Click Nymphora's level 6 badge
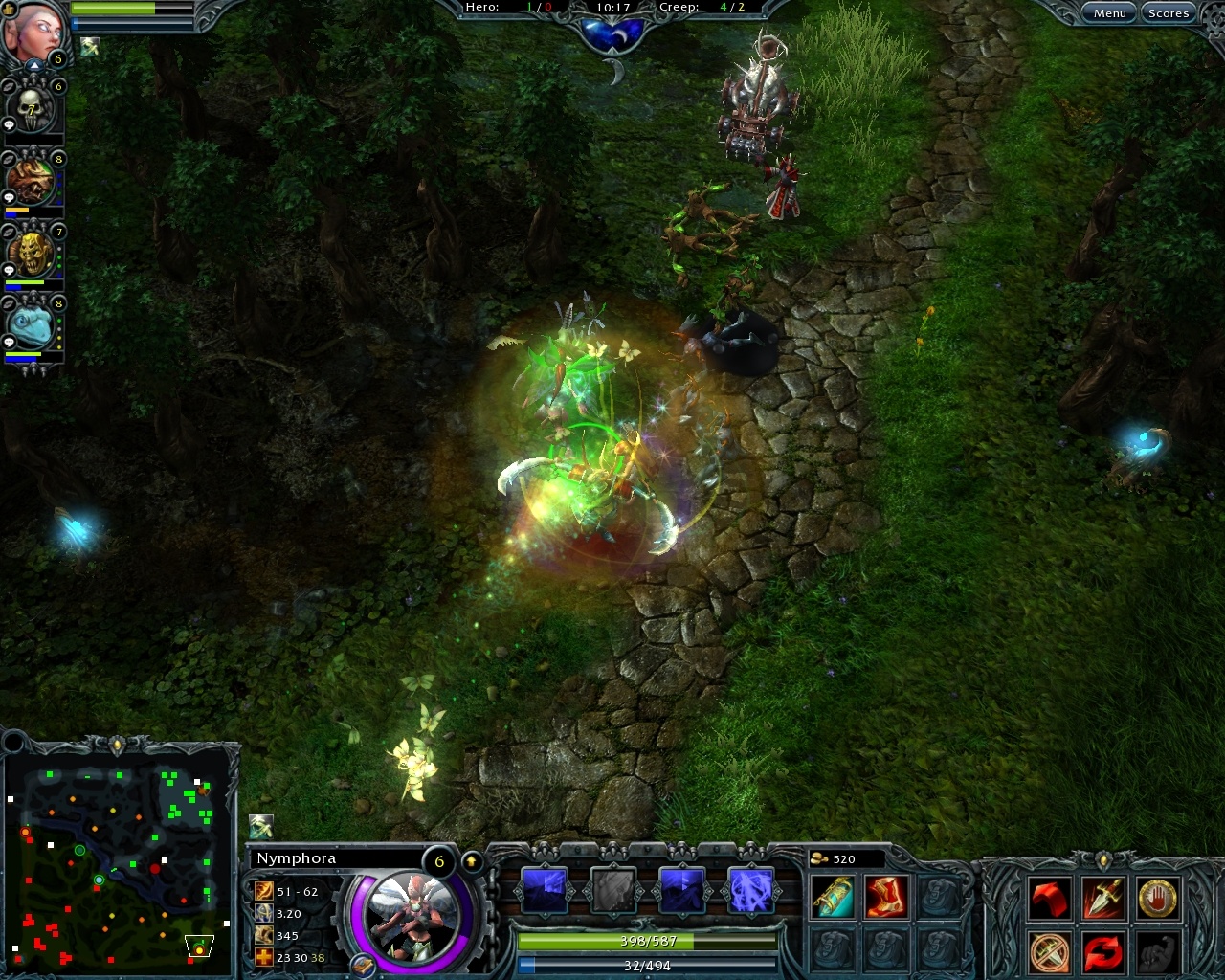This screenshot has height=980, width=1225. click(x=440, y=860)
